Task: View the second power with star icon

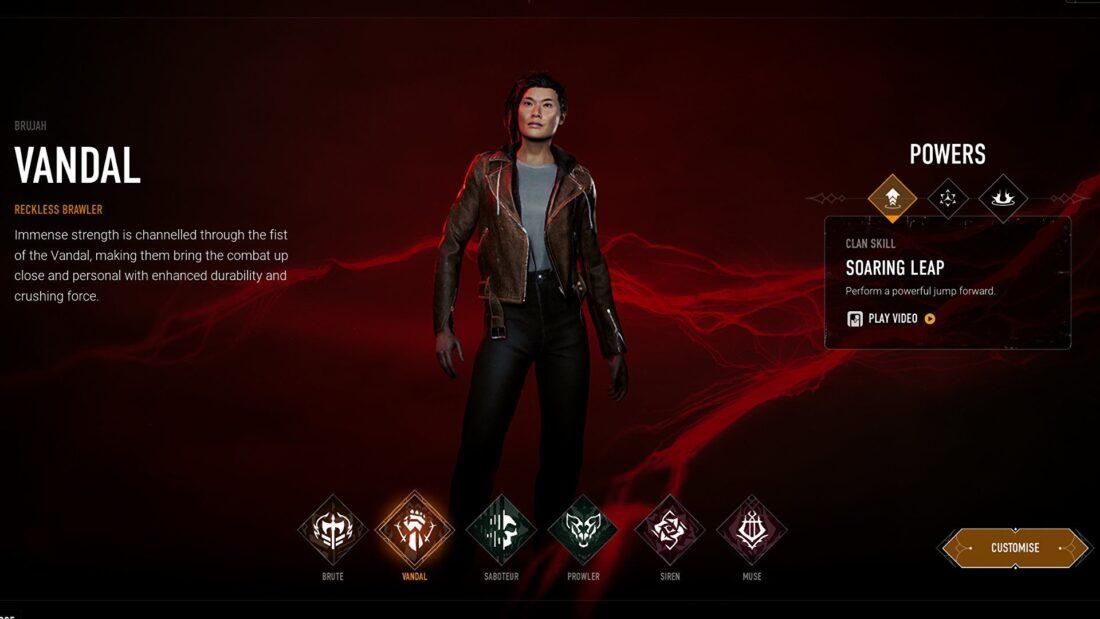Action: click(x=948, y=198)
